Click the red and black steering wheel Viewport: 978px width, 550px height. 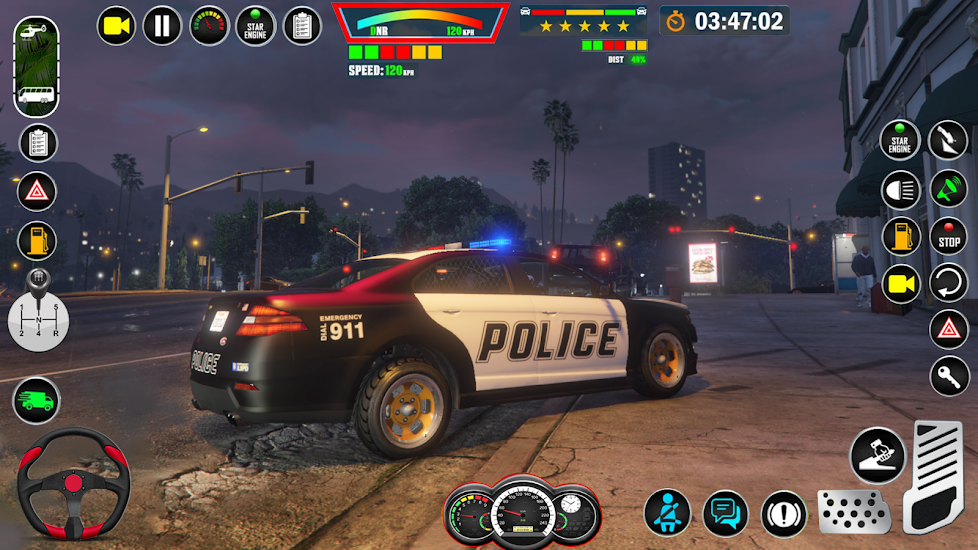pos(74,484)
